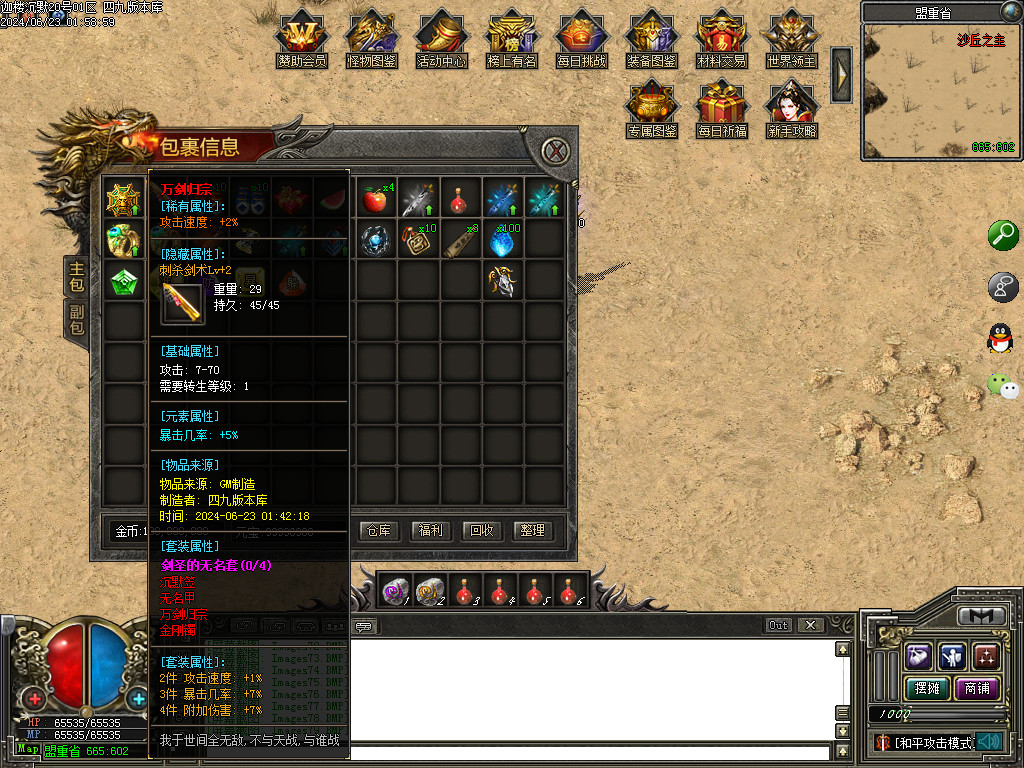Open the 每日祈福 daily blessing gift
Viewport: 1024px width, 768px height.
(x=722, y=110)
